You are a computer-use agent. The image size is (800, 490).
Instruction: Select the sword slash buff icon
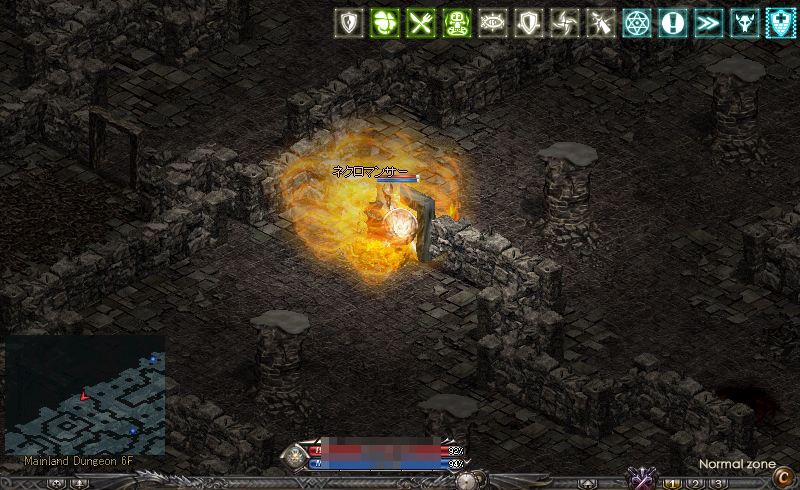(x=599, y=24)
